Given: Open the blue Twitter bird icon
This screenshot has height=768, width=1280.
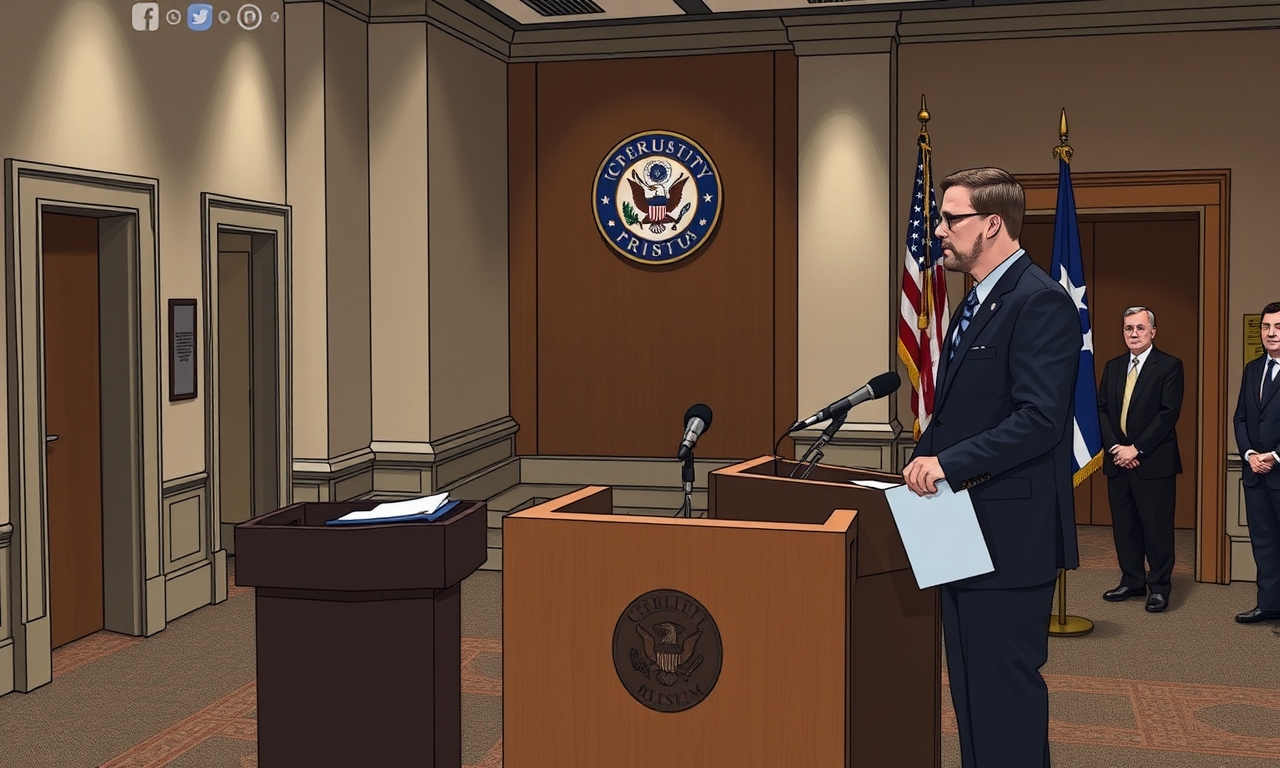Looking at the screenshot, I should click(x=200, y=17).
